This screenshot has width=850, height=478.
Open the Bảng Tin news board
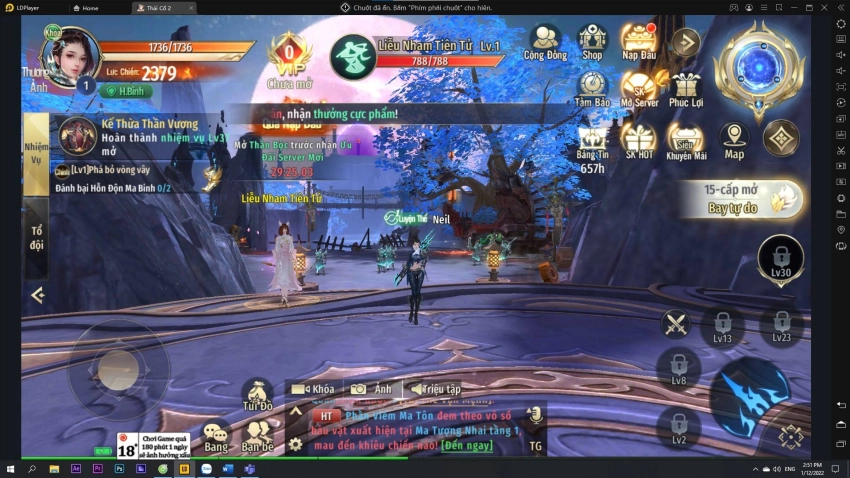point(592,140)
